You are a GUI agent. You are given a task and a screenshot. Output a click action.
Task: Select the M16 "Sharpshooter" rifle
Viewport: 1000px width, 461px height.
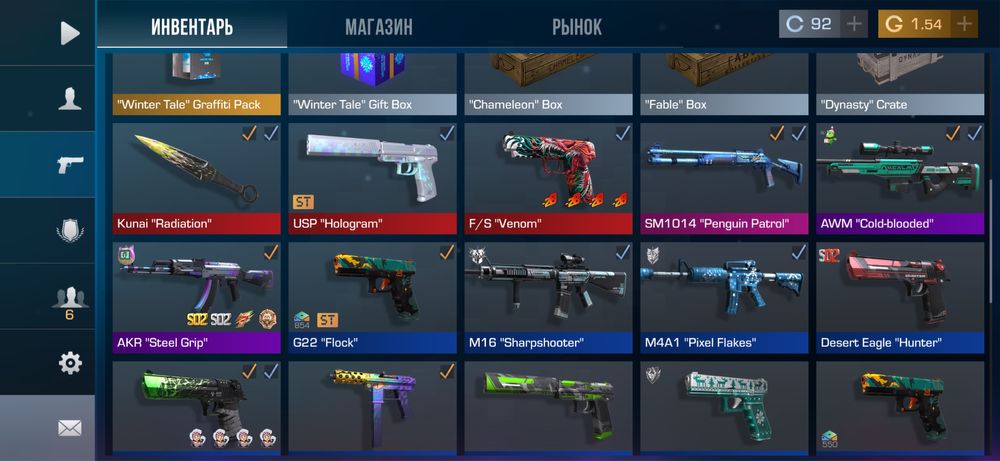tap(549, 297)
